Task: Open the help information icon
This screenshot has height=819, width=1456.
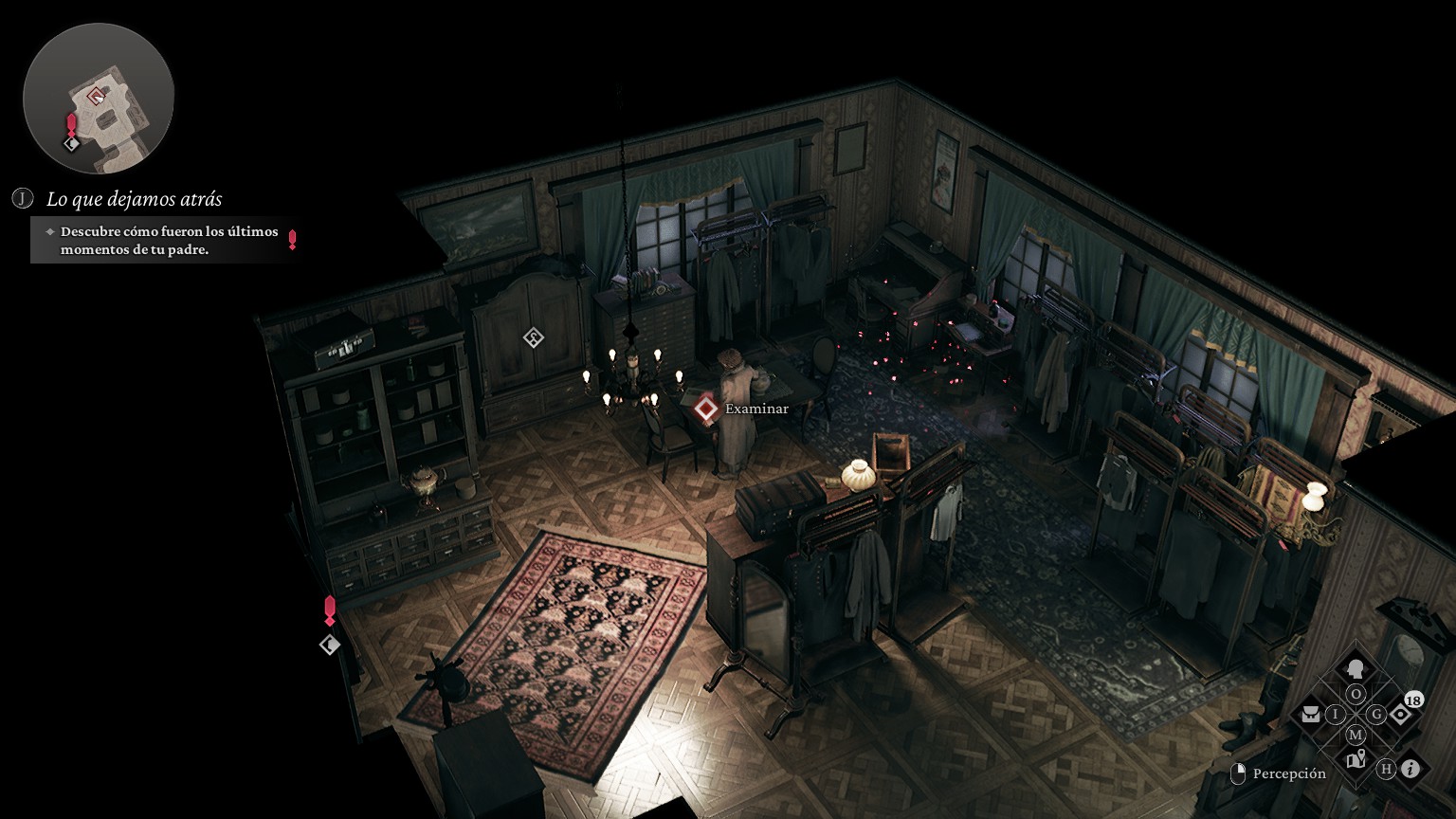Action: 1410,769
